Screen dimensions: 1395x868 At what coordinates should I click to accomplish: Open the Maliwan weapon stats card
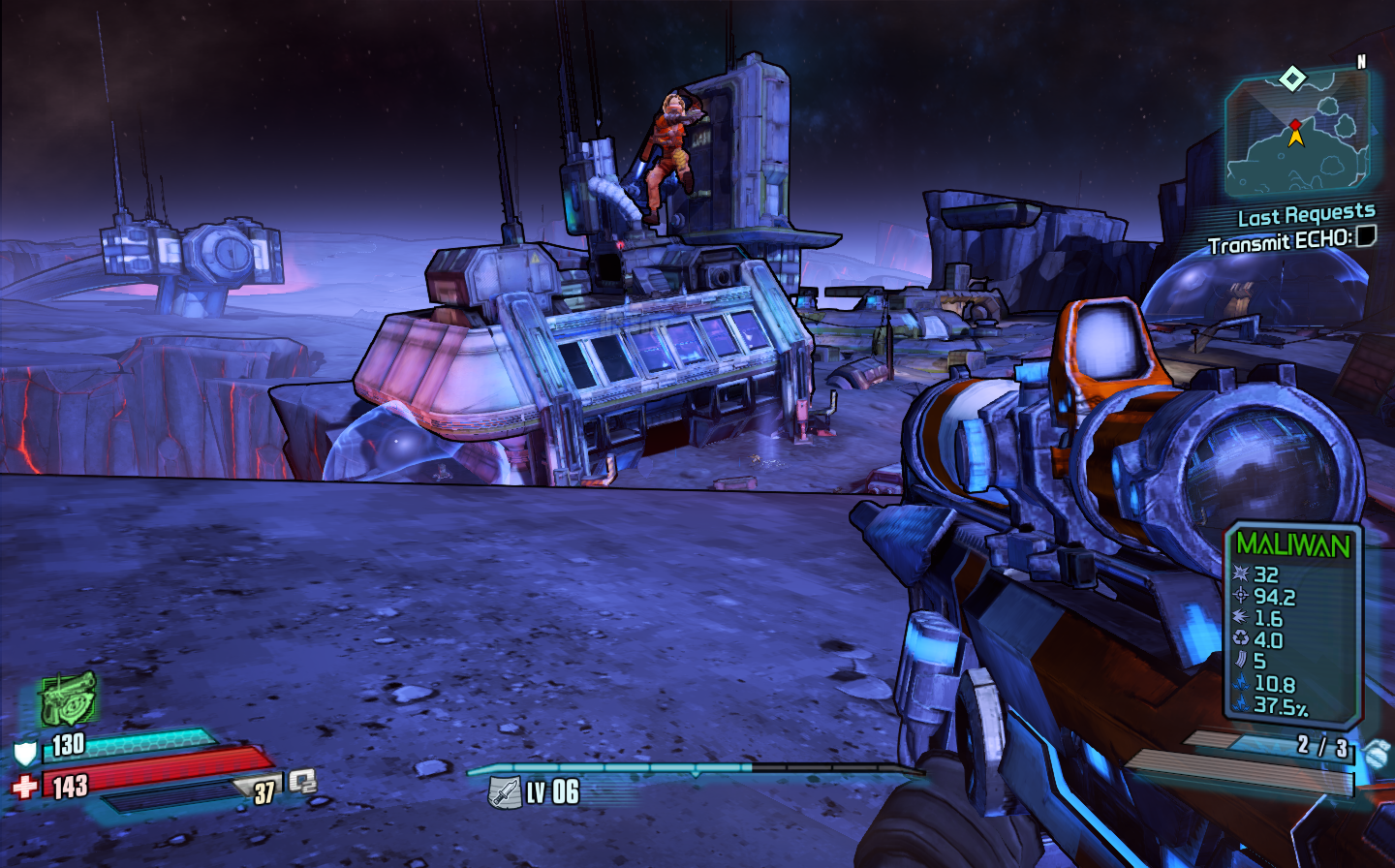[x=1292, y=625]
